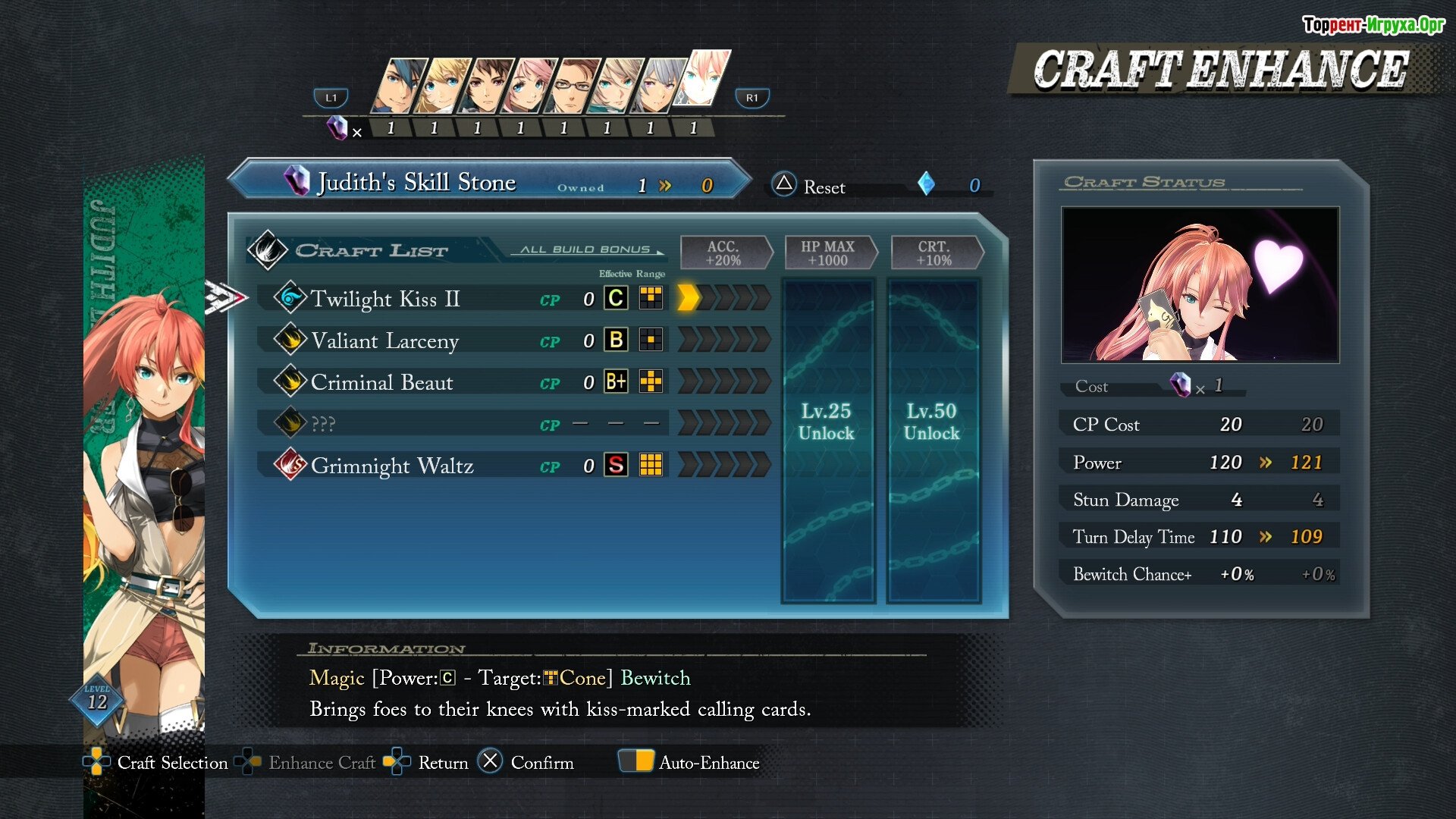Click the Lv.25 Unlock chained column

tap(827, 440)
